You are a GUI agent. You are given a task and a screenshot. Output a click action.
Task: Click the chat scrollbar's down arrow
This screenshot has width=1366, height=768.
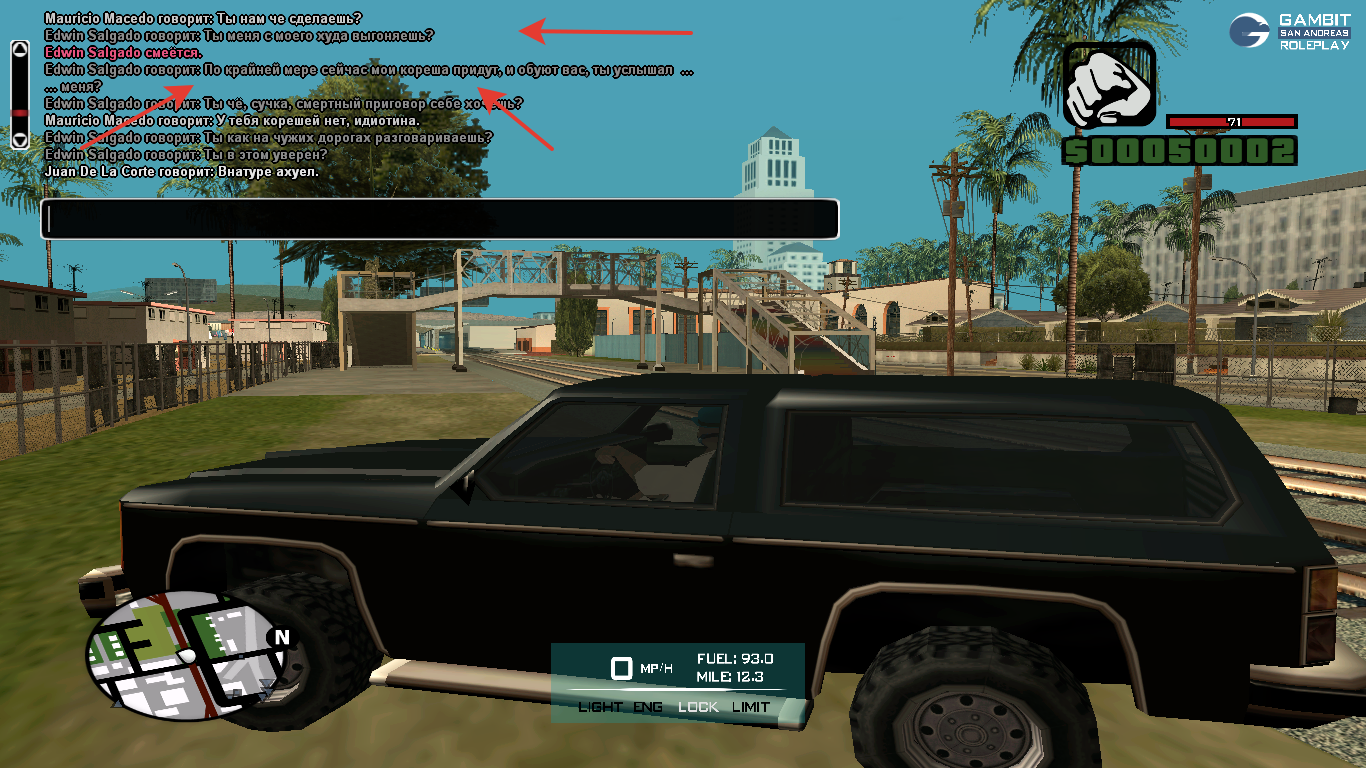(x=19, y=141)
